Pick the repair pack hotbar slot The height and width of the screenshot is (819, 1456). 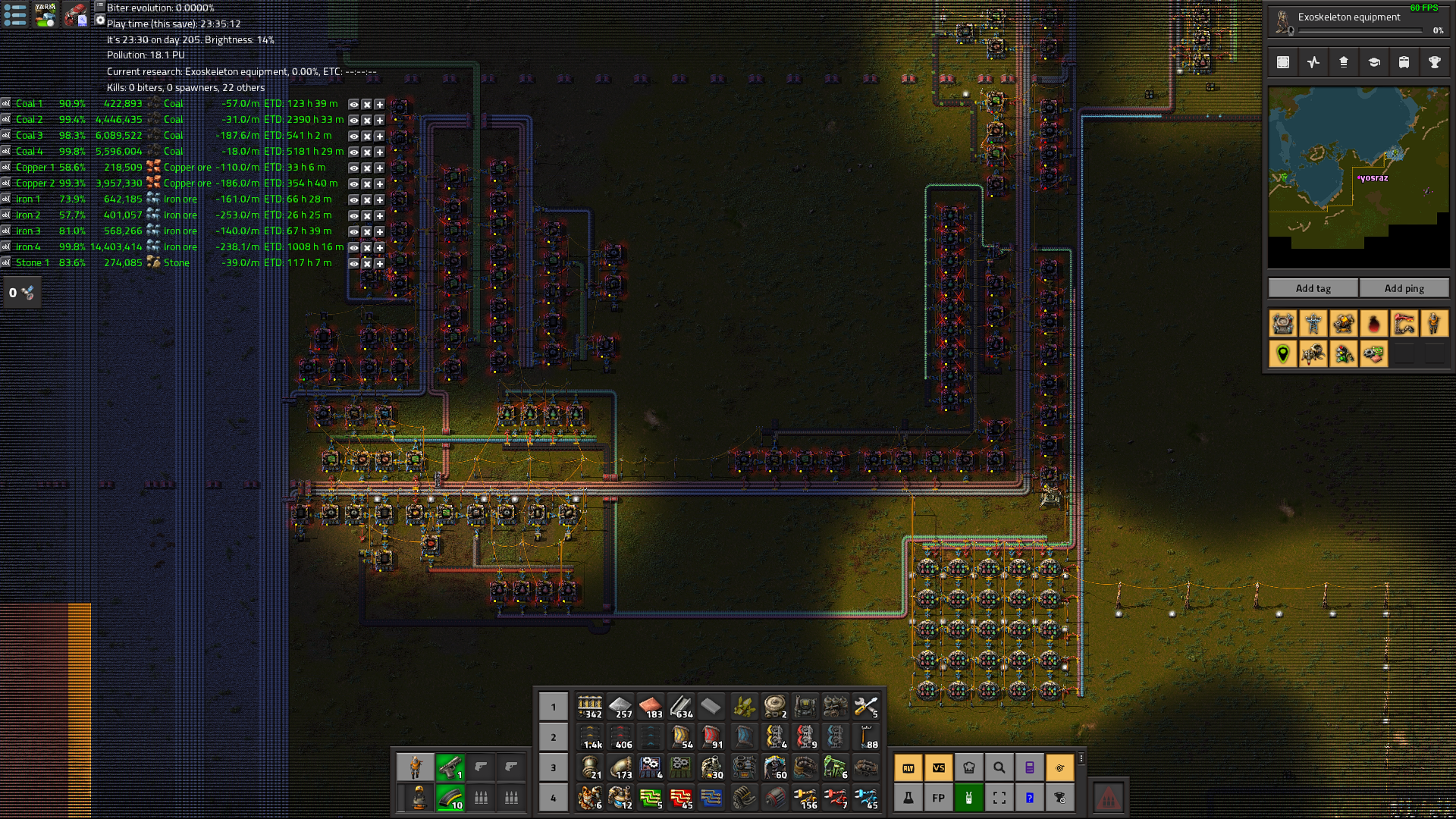865,708
